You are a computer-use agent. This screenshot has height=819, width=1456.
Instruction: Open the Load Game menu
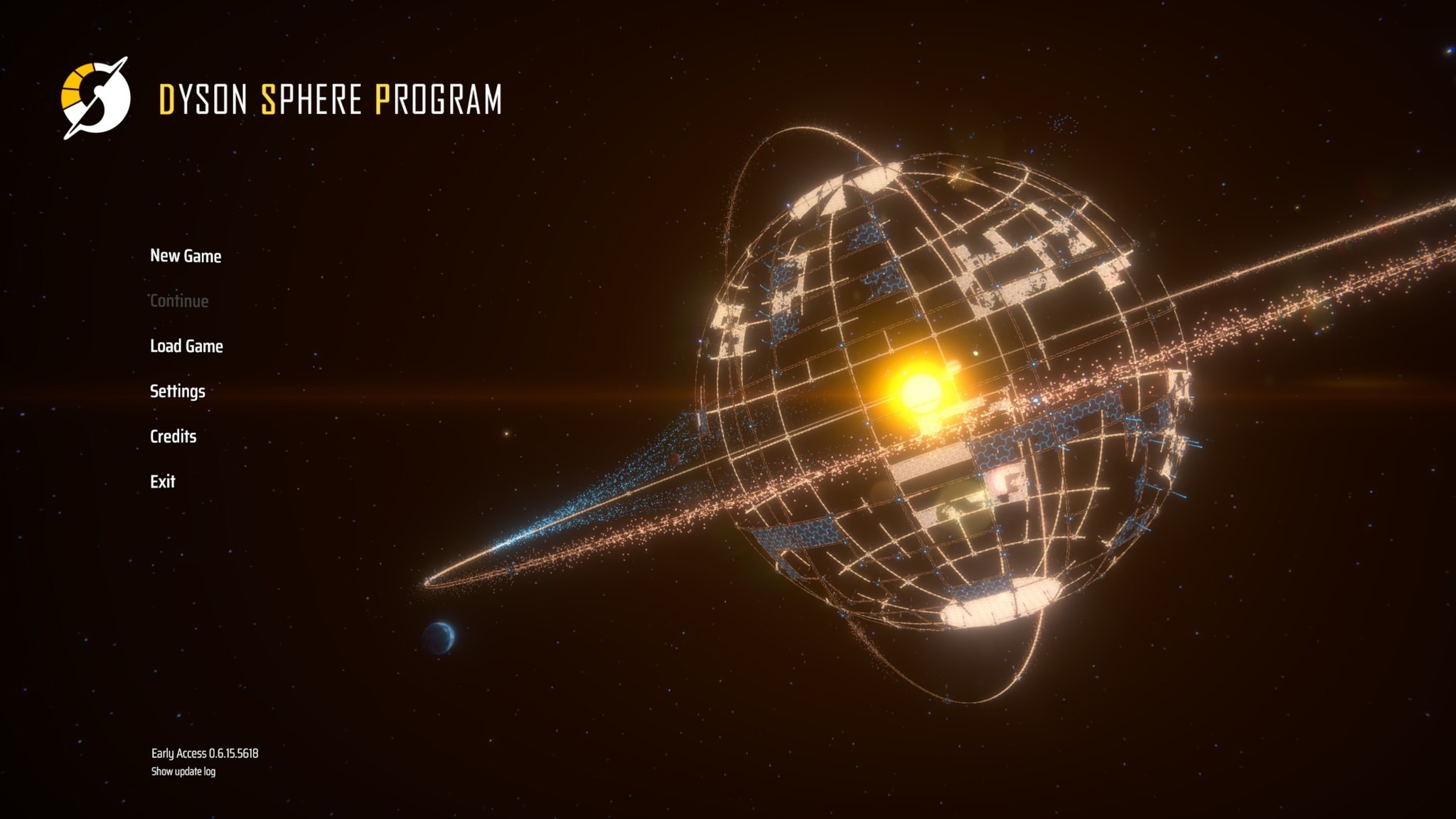(x=186, y=346)
